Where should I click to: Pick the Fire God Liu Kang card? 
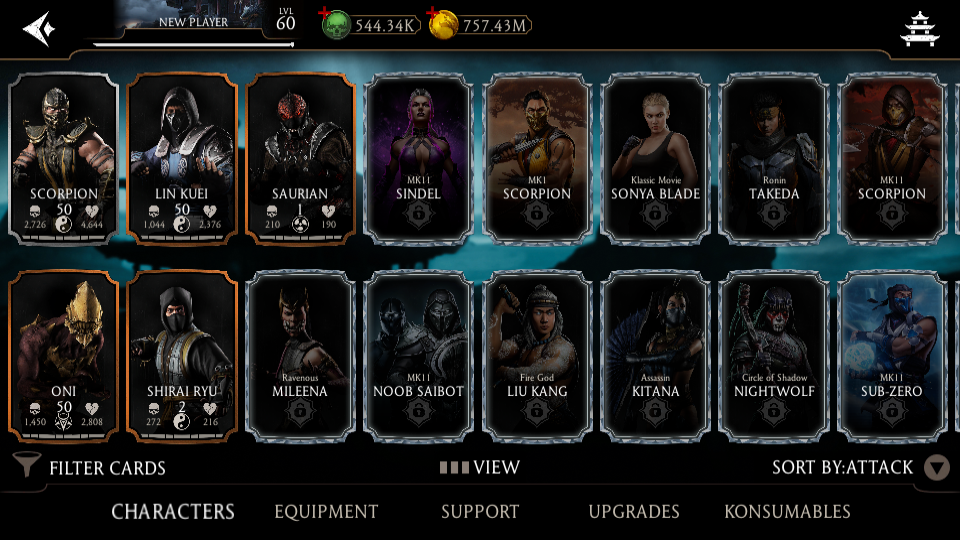coord(537,357)
